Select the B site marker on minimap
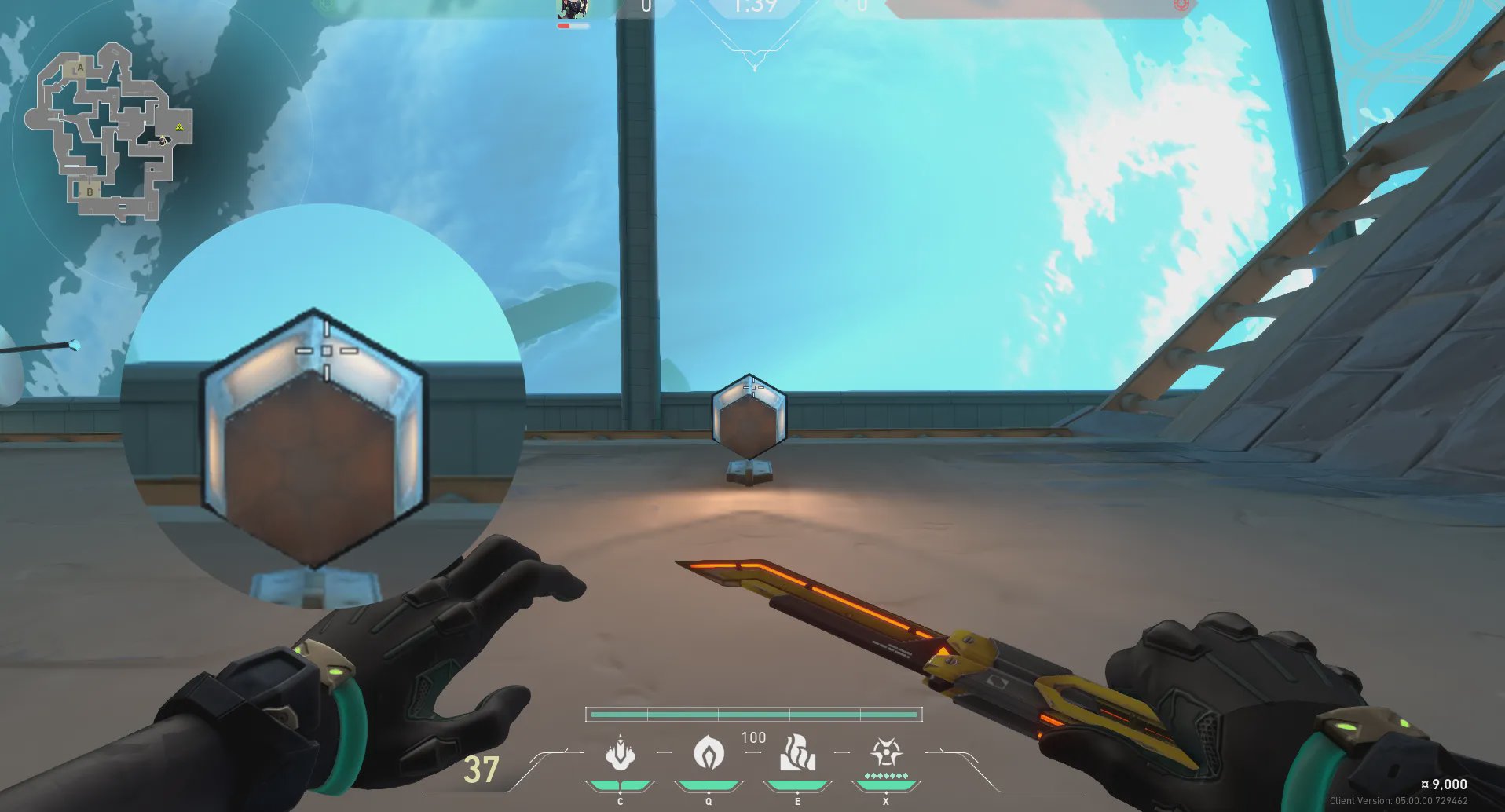1505x812 pixels. [x=90, y=192]
